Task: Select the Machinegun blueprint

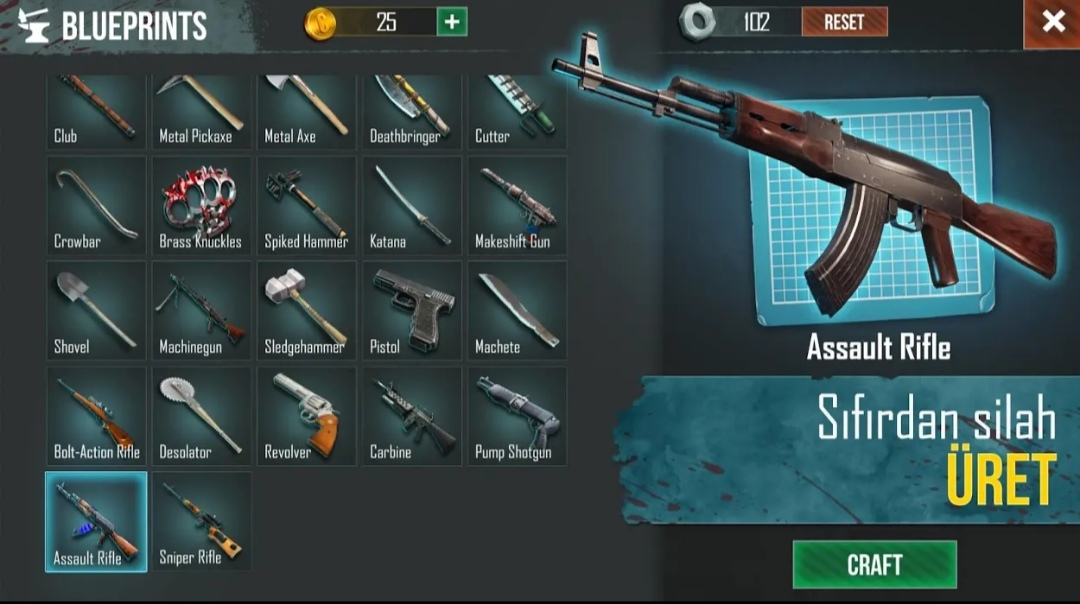Action: (x=201, y=310)
